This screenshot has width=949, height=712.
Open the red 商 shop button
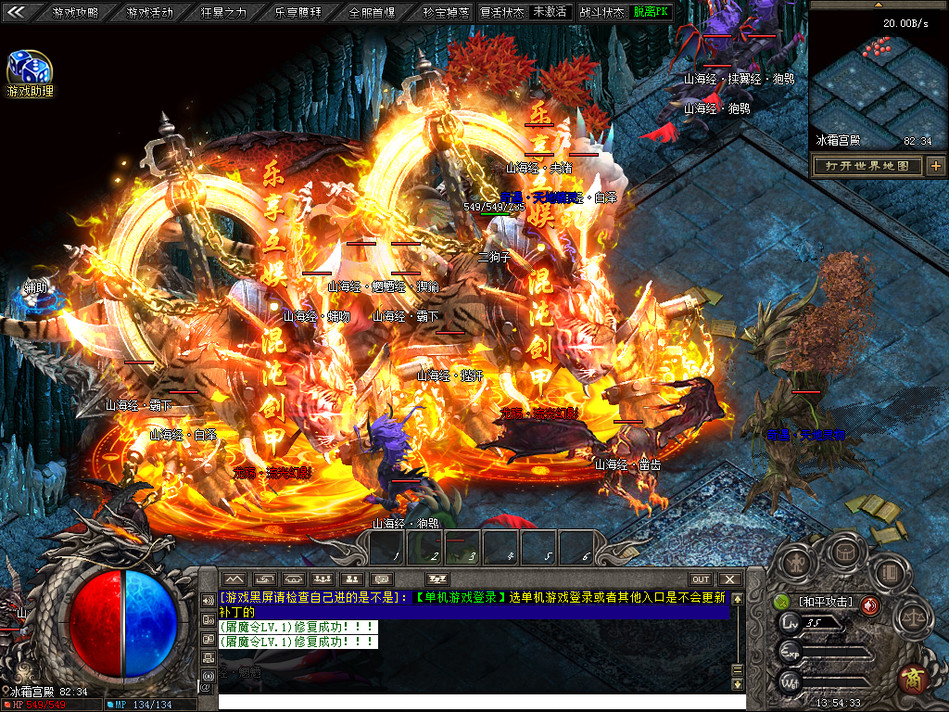point(911,678)
